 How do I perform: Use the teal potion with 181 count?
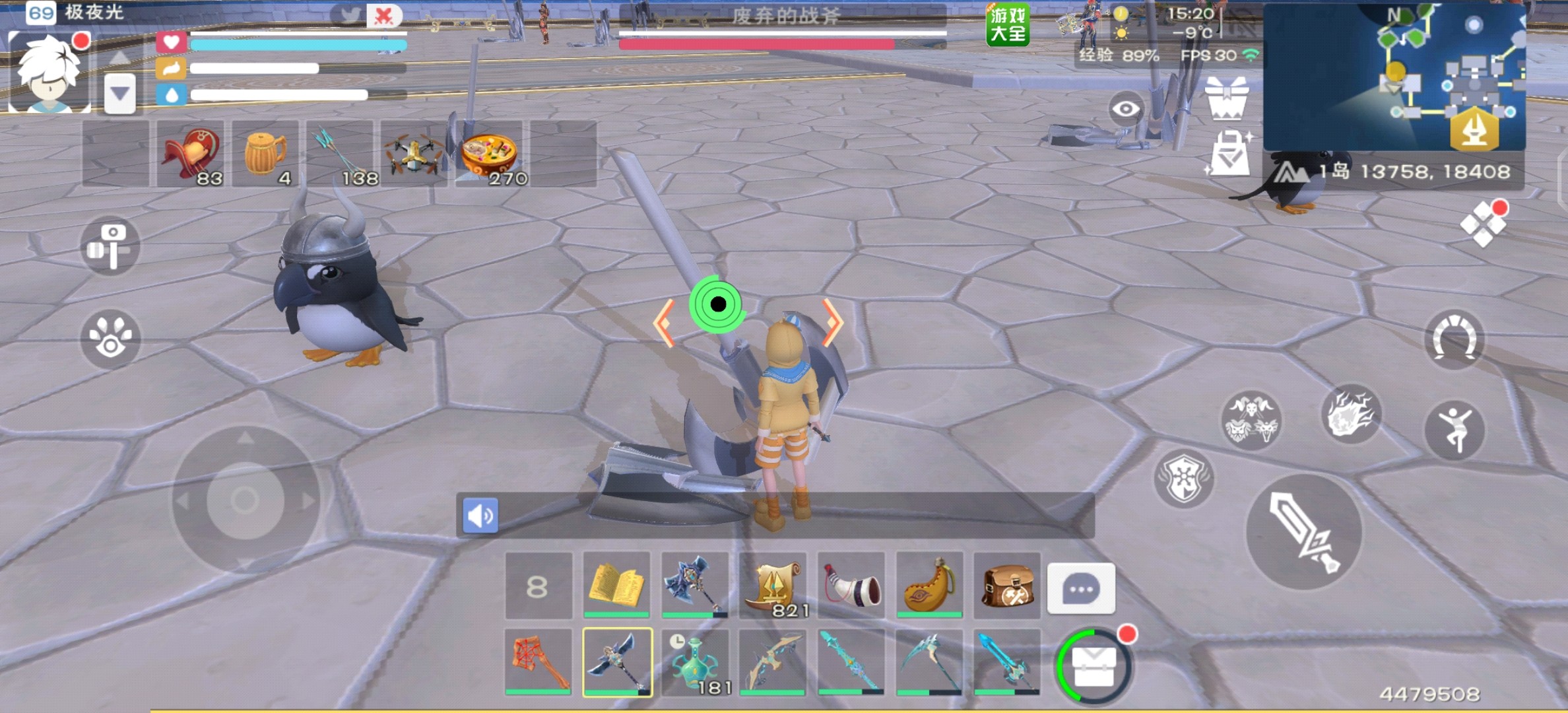tap(695, 662)
